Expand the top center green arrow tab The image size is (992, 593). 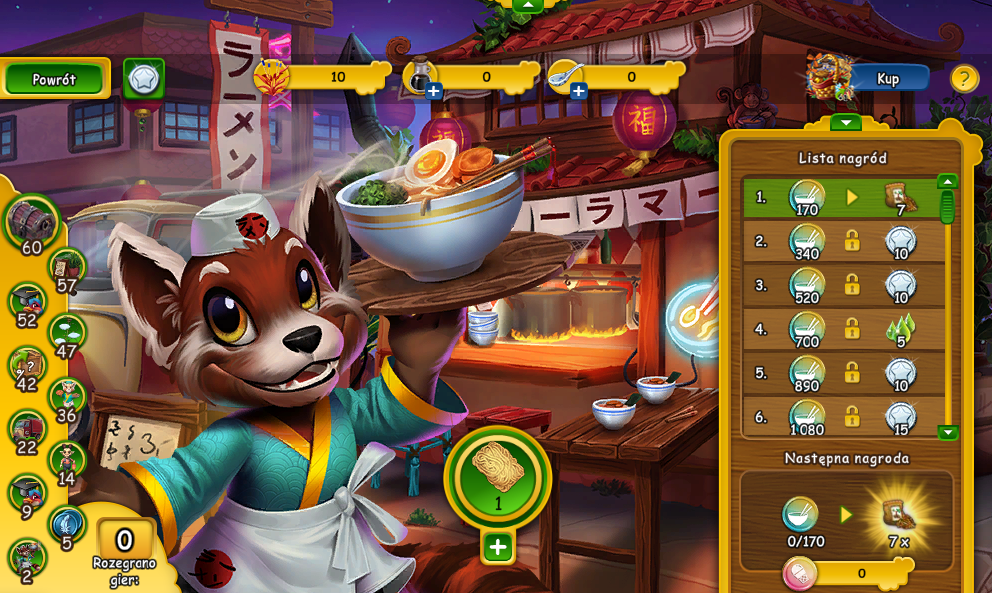(x=527, y=5)
